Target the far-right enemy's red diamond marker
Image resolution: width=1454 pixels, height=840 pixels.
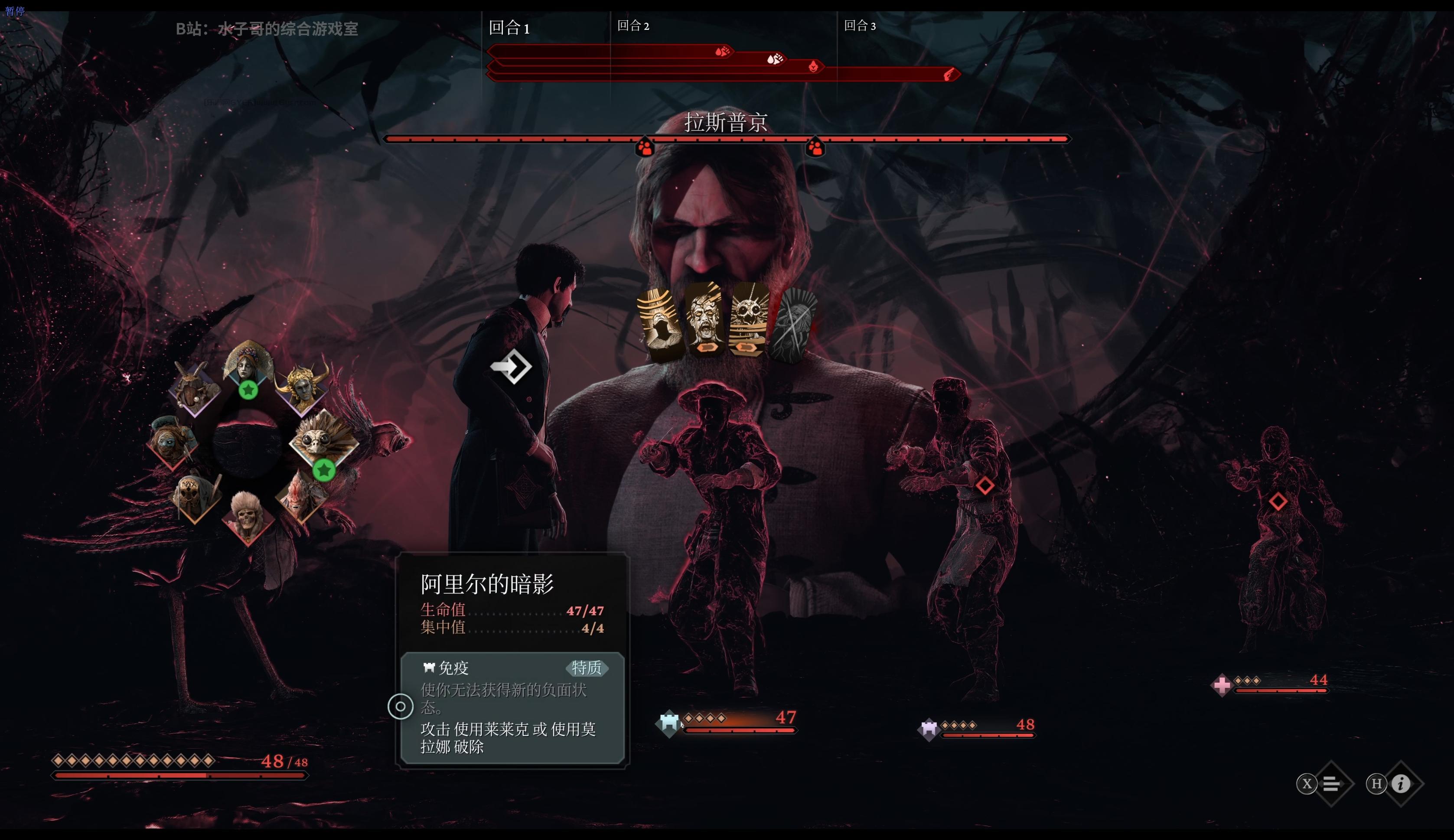1278,501
